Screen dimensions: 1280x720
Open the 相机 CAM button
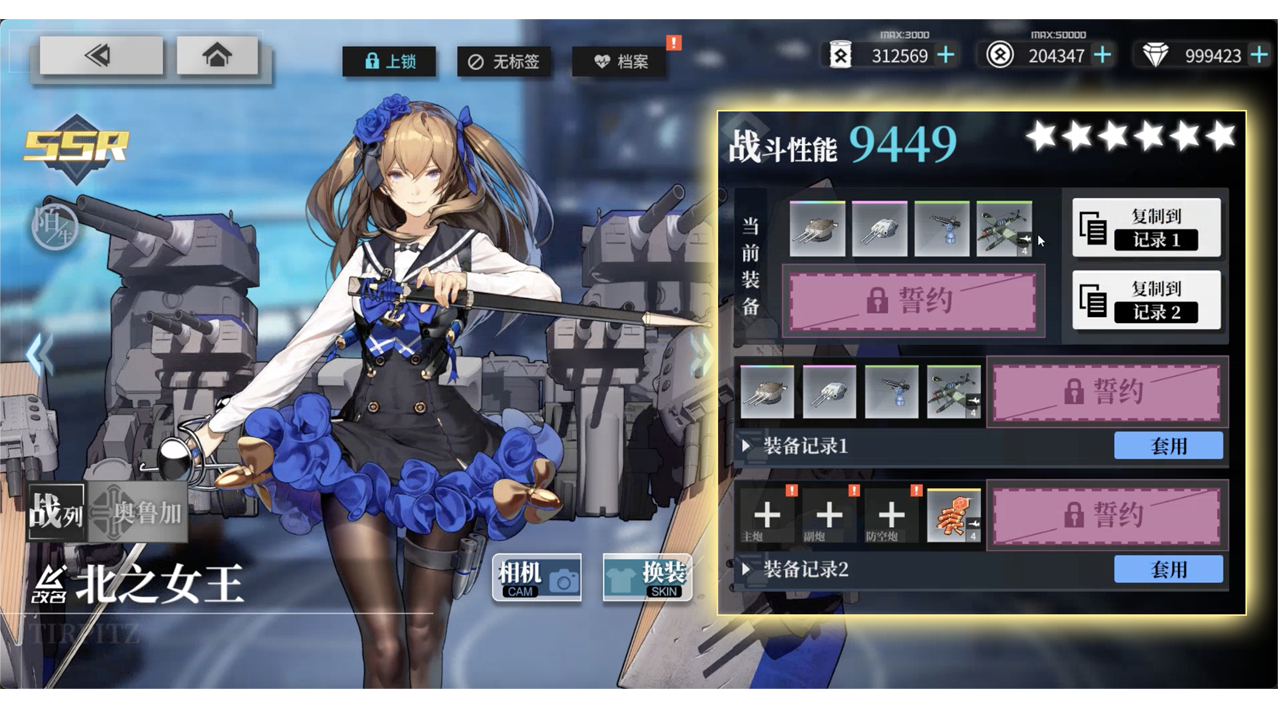pos(537,578)
